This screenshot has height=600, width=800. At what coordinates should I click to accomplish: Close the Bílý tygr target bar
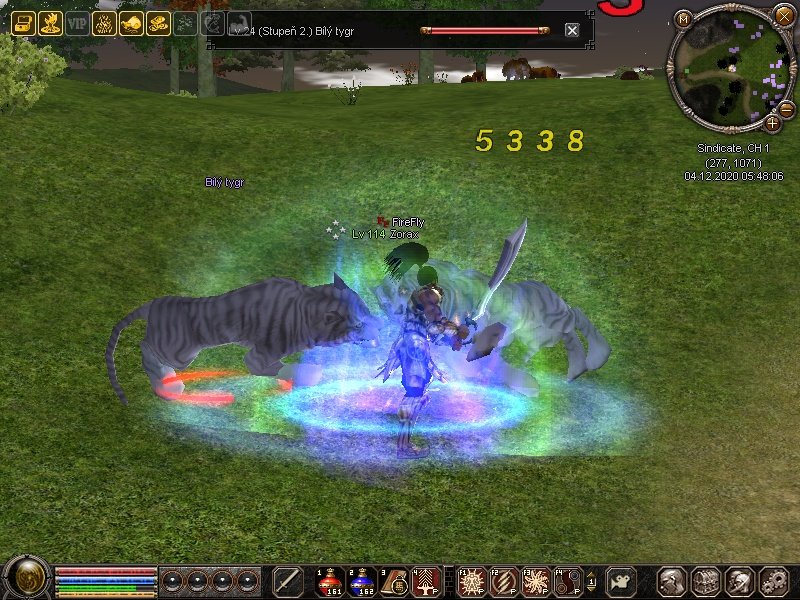(x=572, y=31)
